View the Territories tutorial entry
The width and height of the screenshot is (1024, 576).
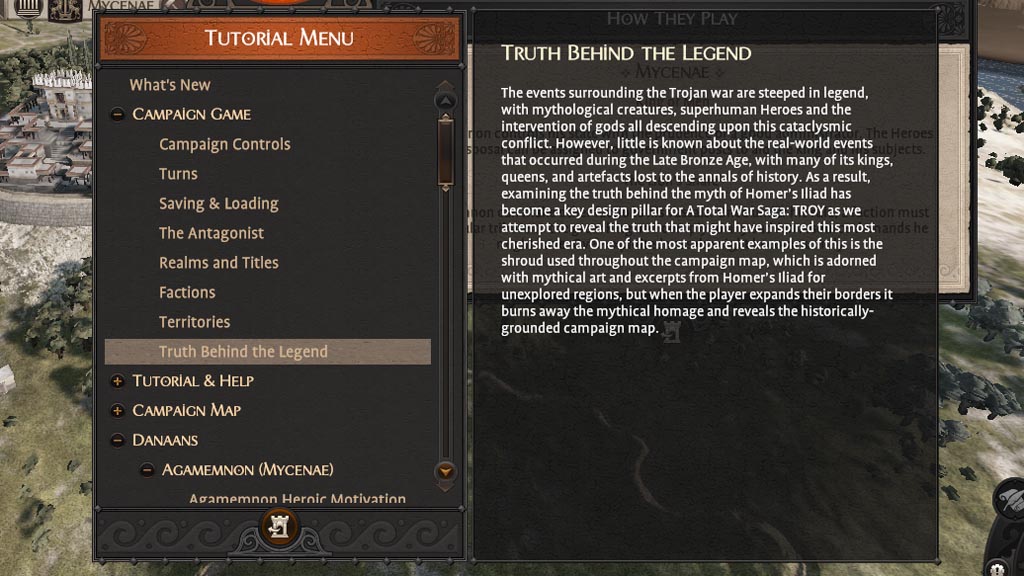pyautogui.click(x=194, y=322)
